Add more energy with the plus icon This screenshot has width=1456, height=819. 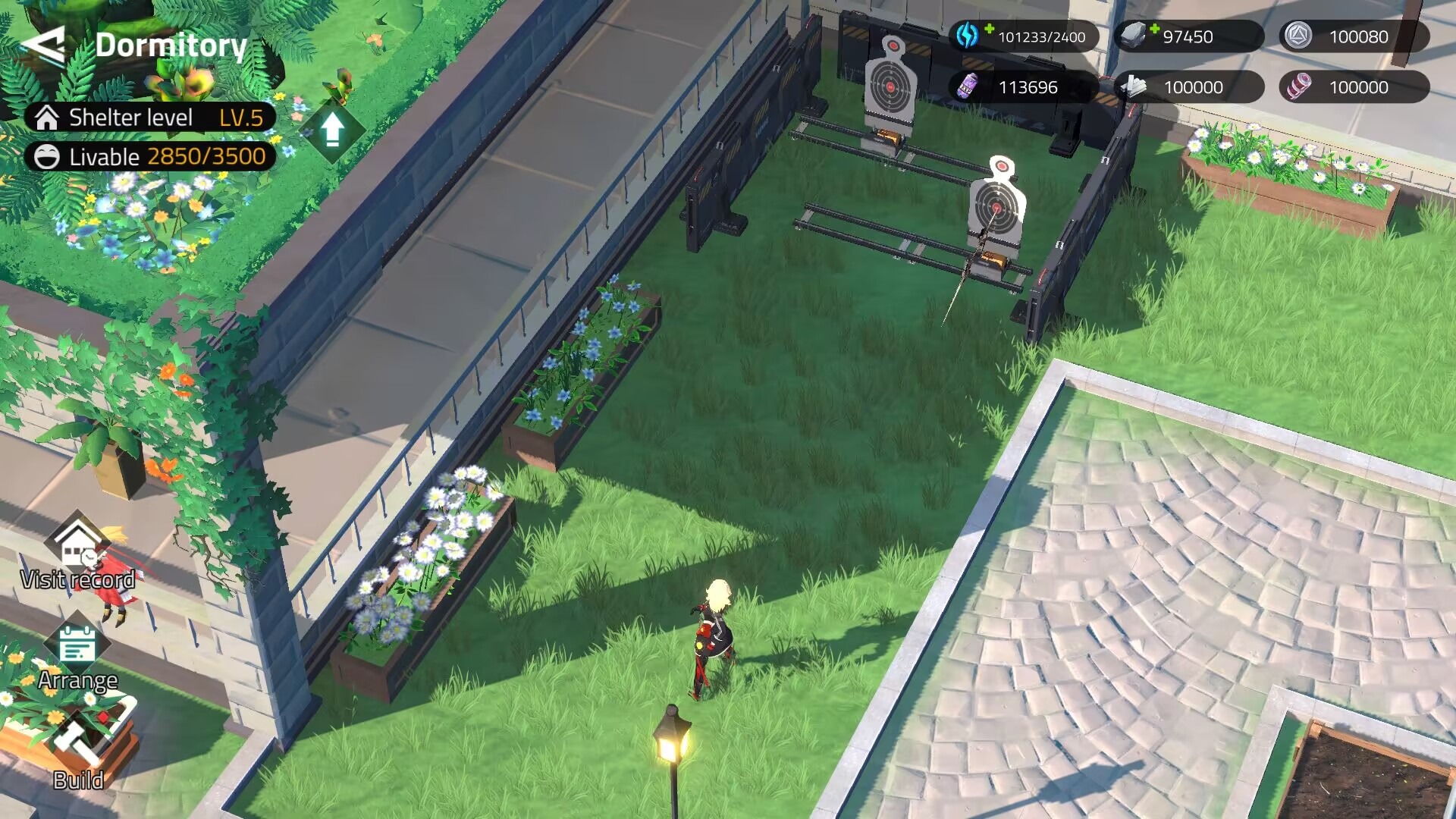[x=989, y=30]
